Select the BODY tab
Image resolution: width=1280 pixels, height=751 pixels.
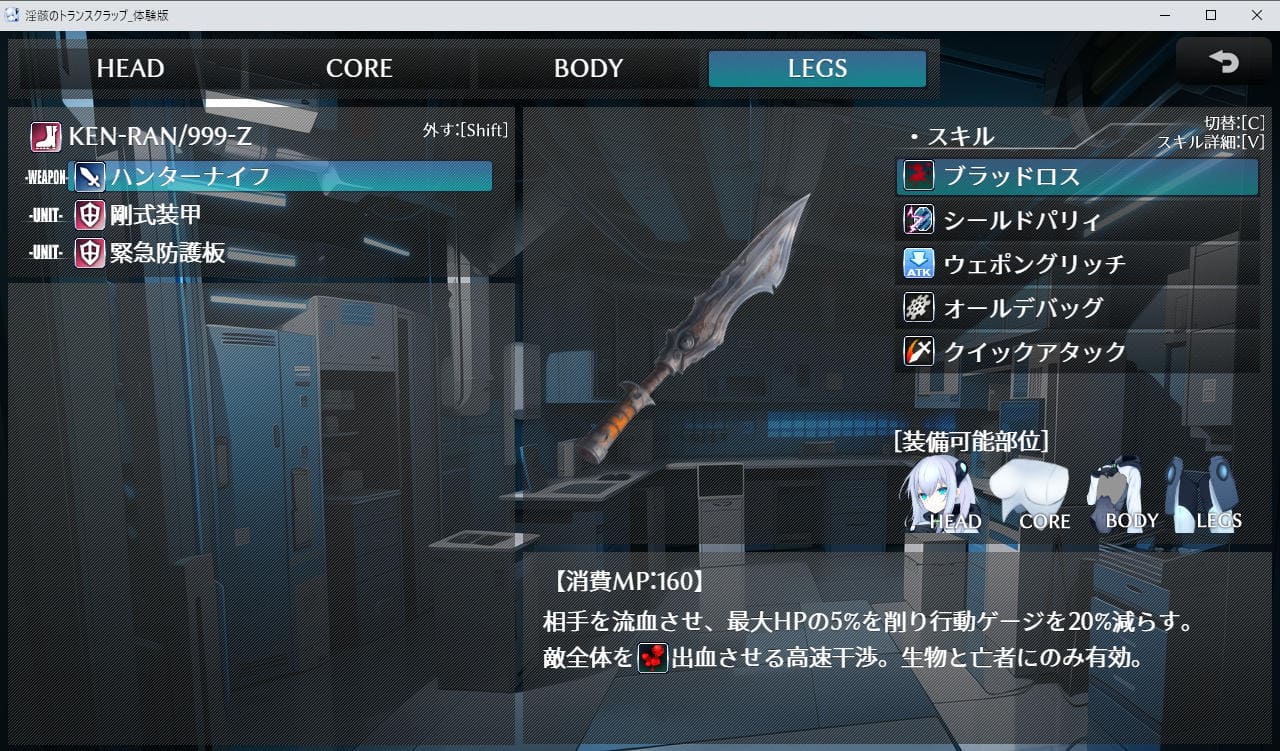point(588,69)
